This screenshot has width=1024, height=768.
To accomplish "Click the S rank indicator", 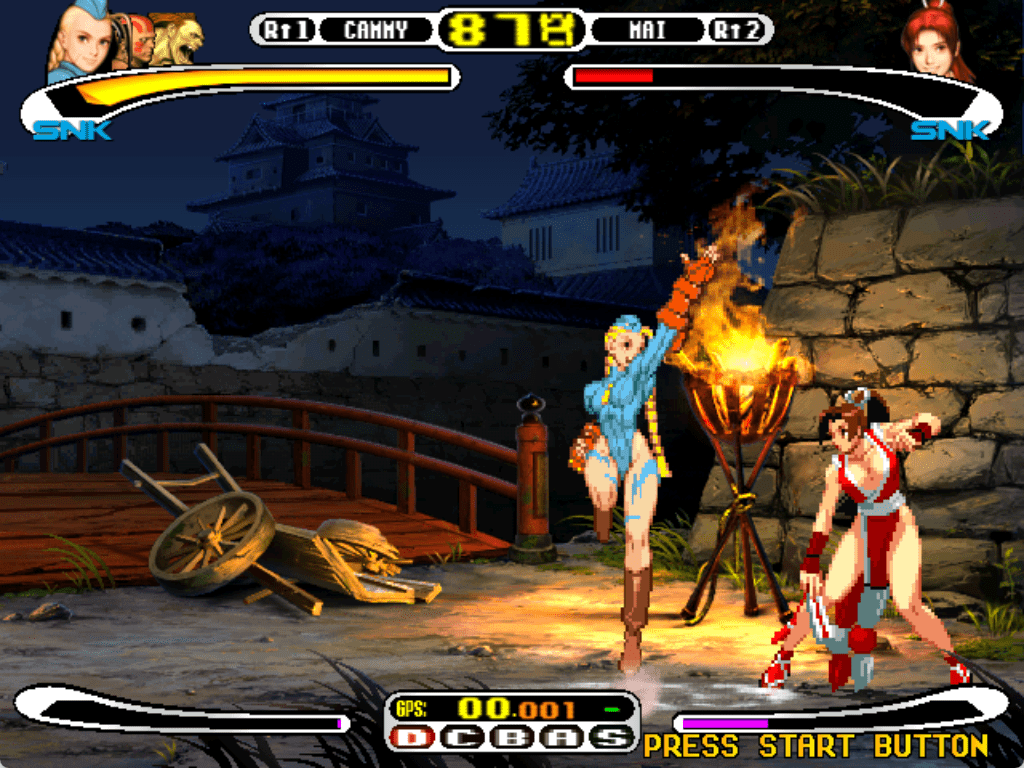I will point(611,738).
